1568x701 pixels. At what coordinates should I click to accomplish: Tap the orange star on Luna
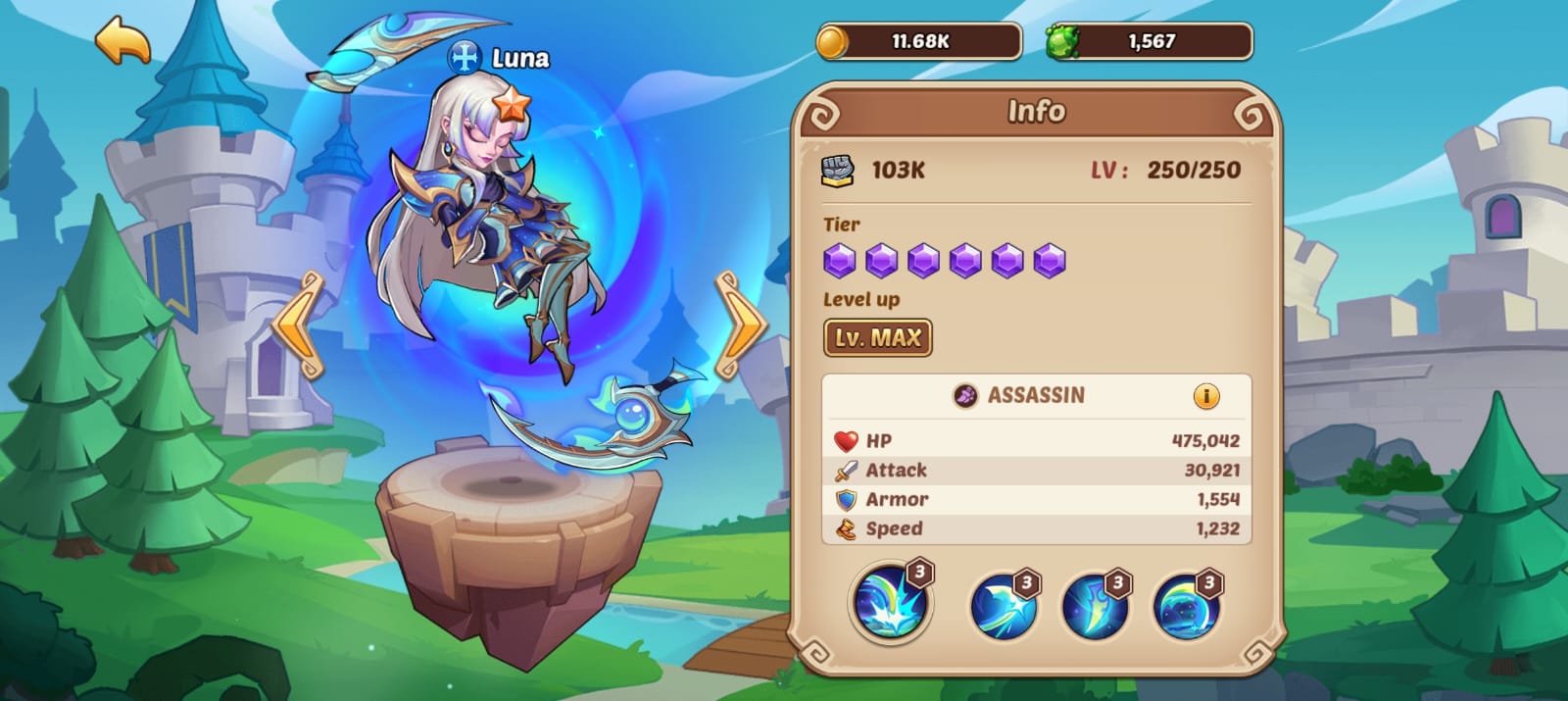(x=511, y=103)
